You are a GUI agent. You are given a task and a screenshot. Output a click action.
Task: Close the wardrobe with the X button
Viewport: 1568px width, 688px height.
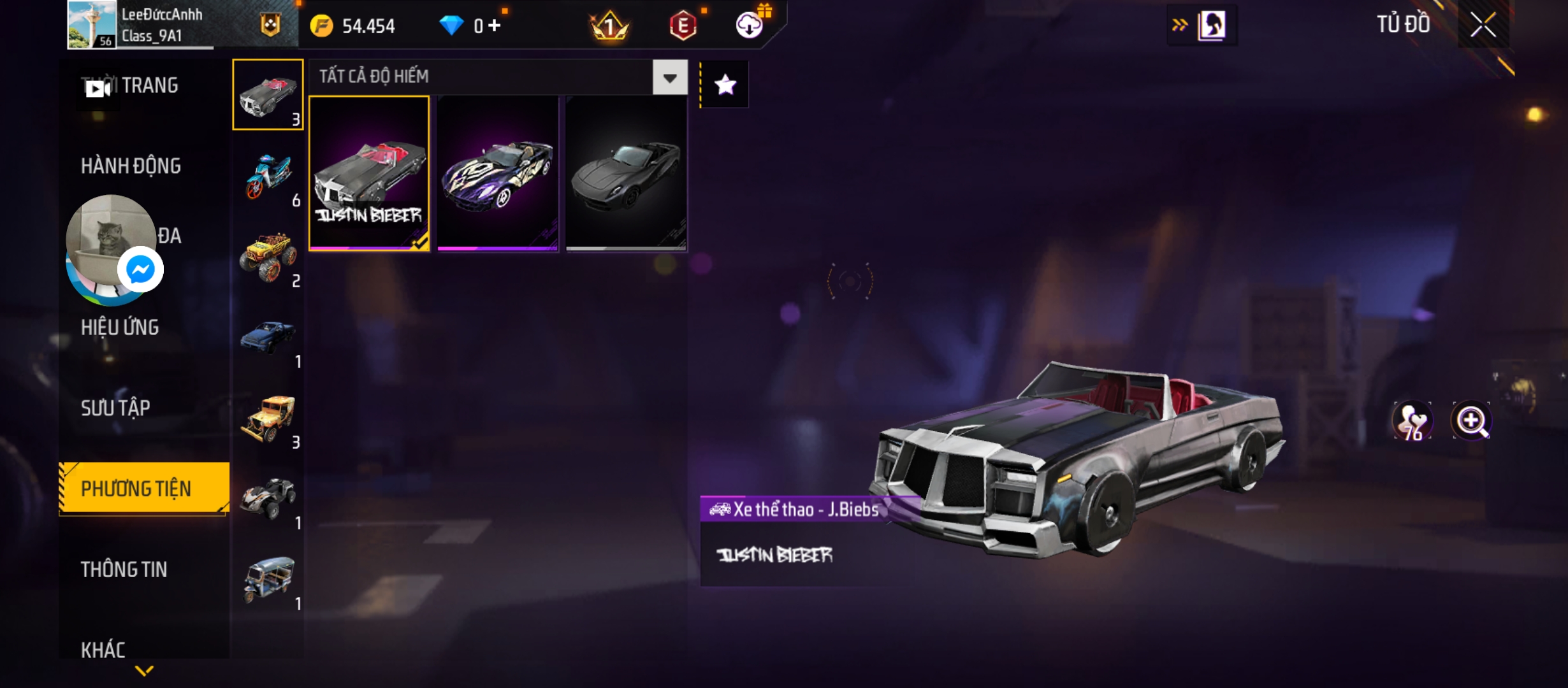pos(1483,25)
